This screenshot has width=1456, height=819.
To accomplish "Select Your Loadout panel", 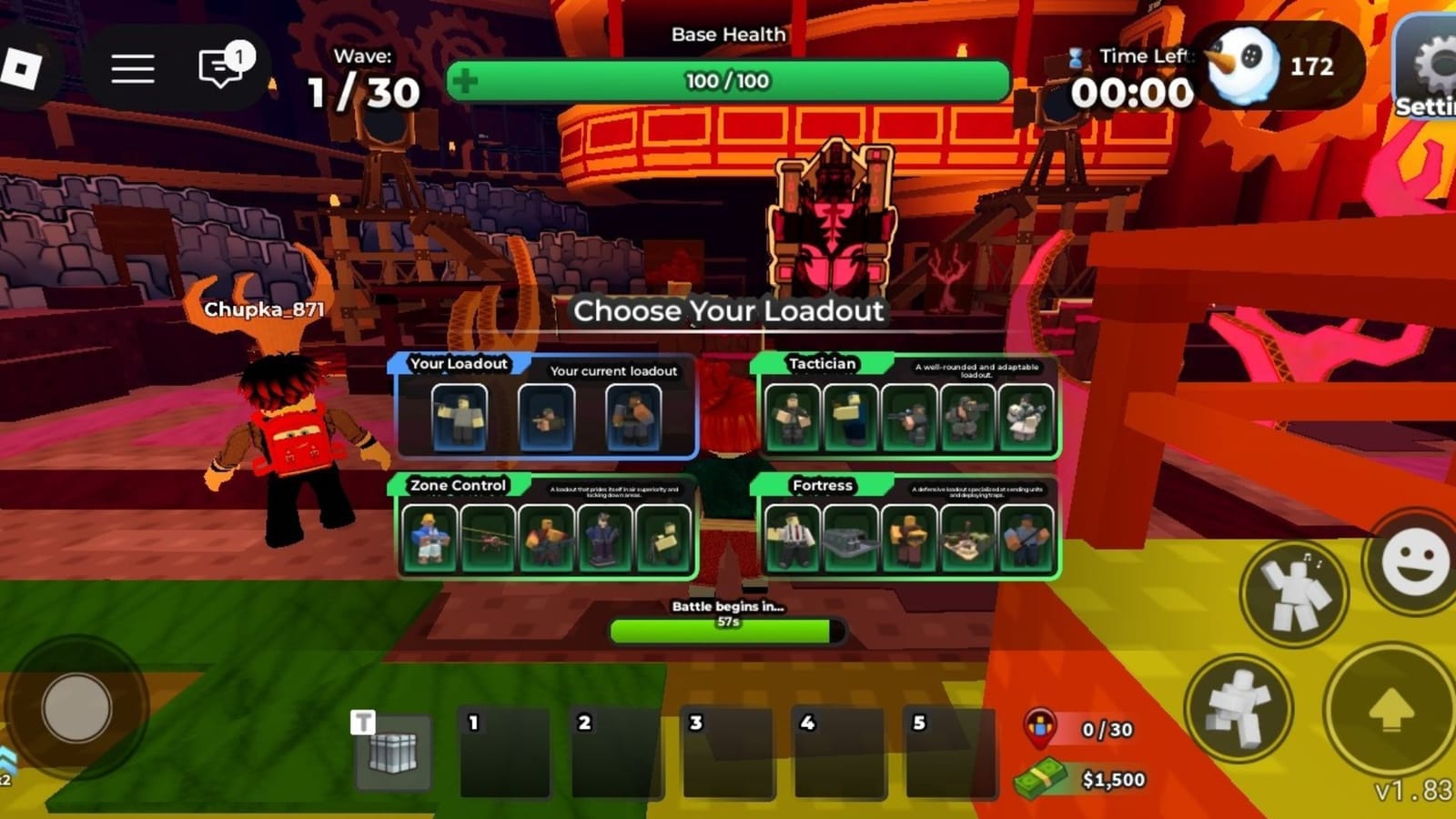I will point(546,414).
